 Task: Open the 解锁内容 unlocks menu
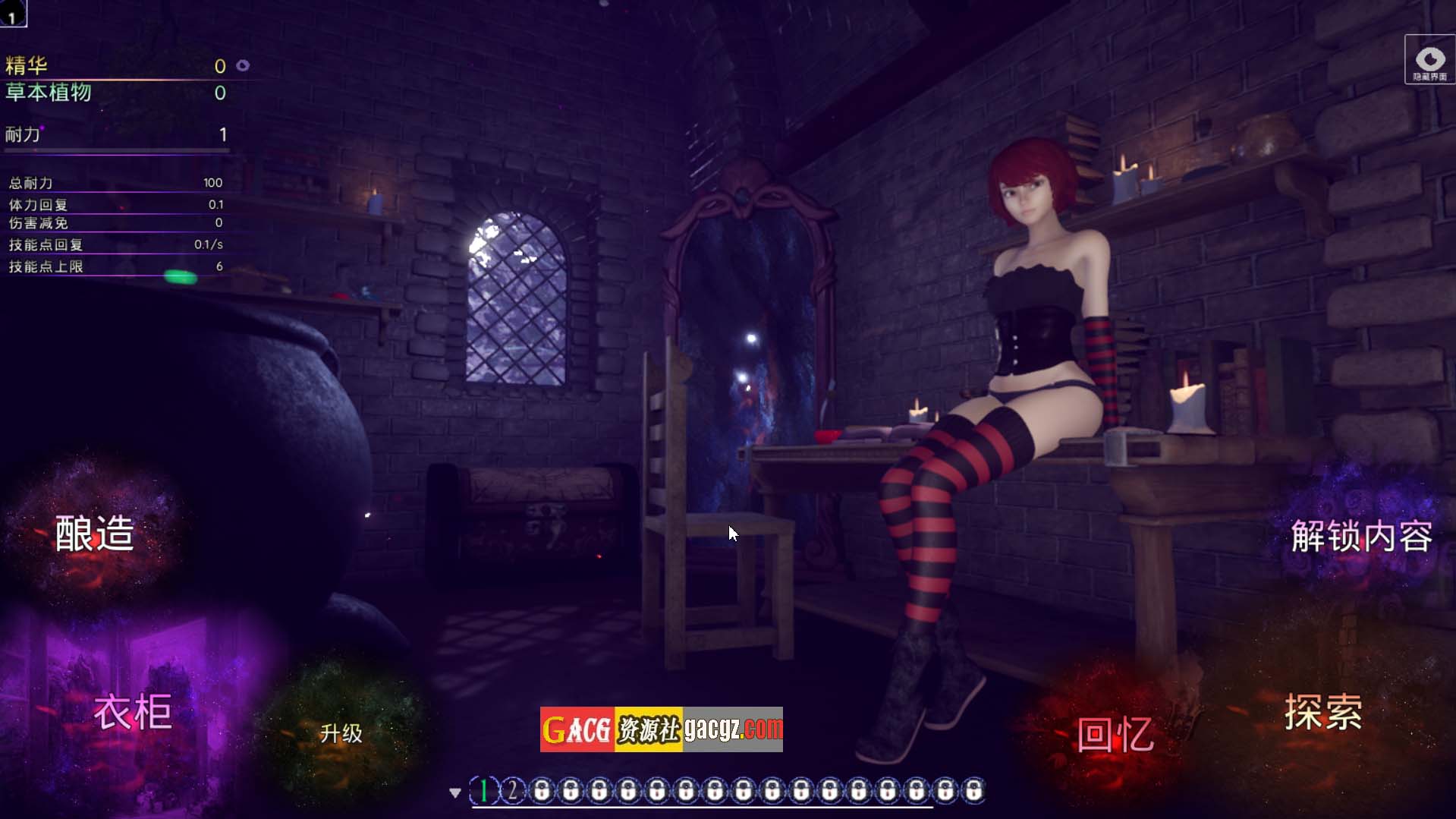(1361, 537)
